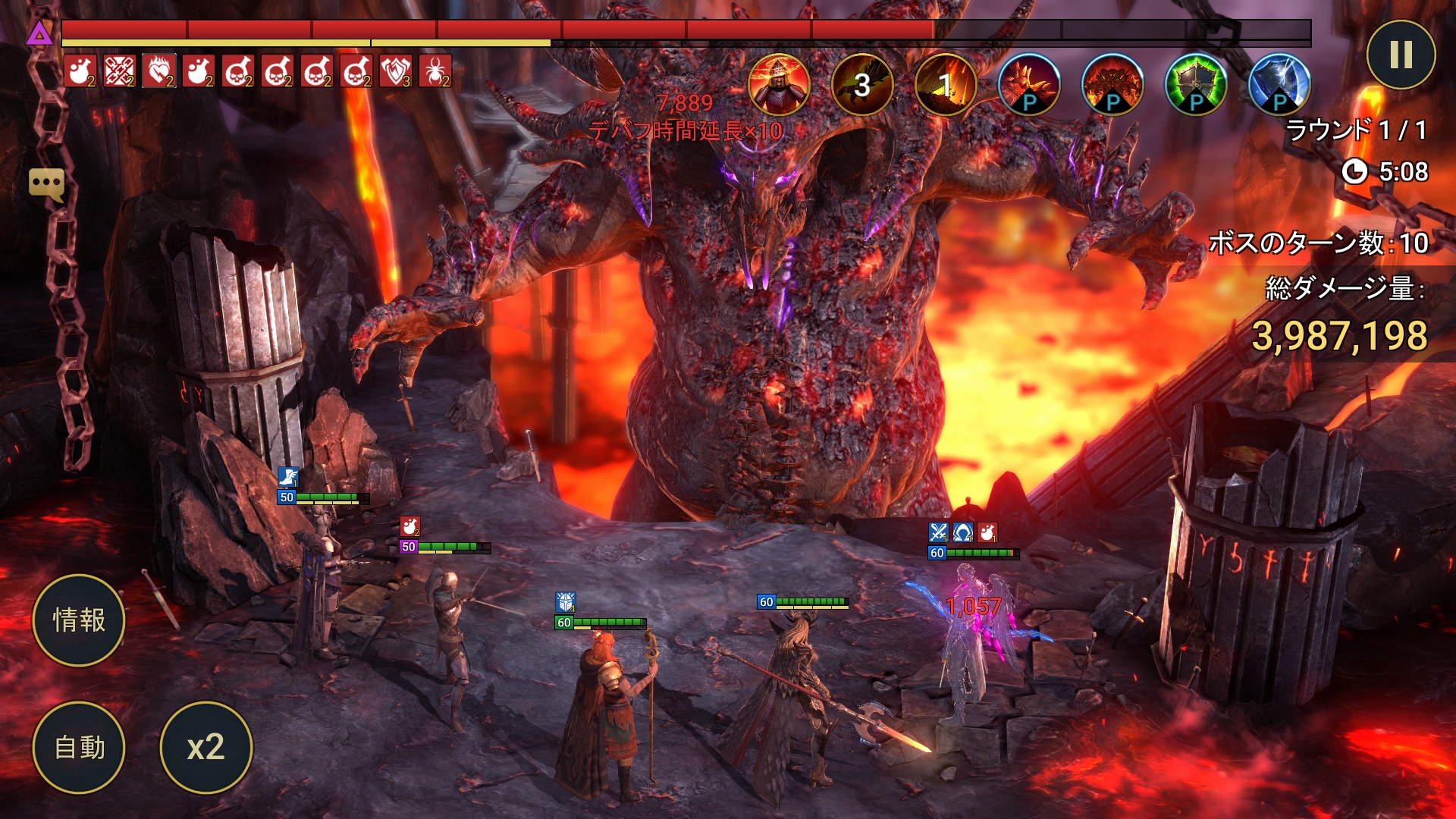The width and height of the screenshot is (1456, 819).
Task: Toggle 自動 auto battle
Action: pos(79,748)
